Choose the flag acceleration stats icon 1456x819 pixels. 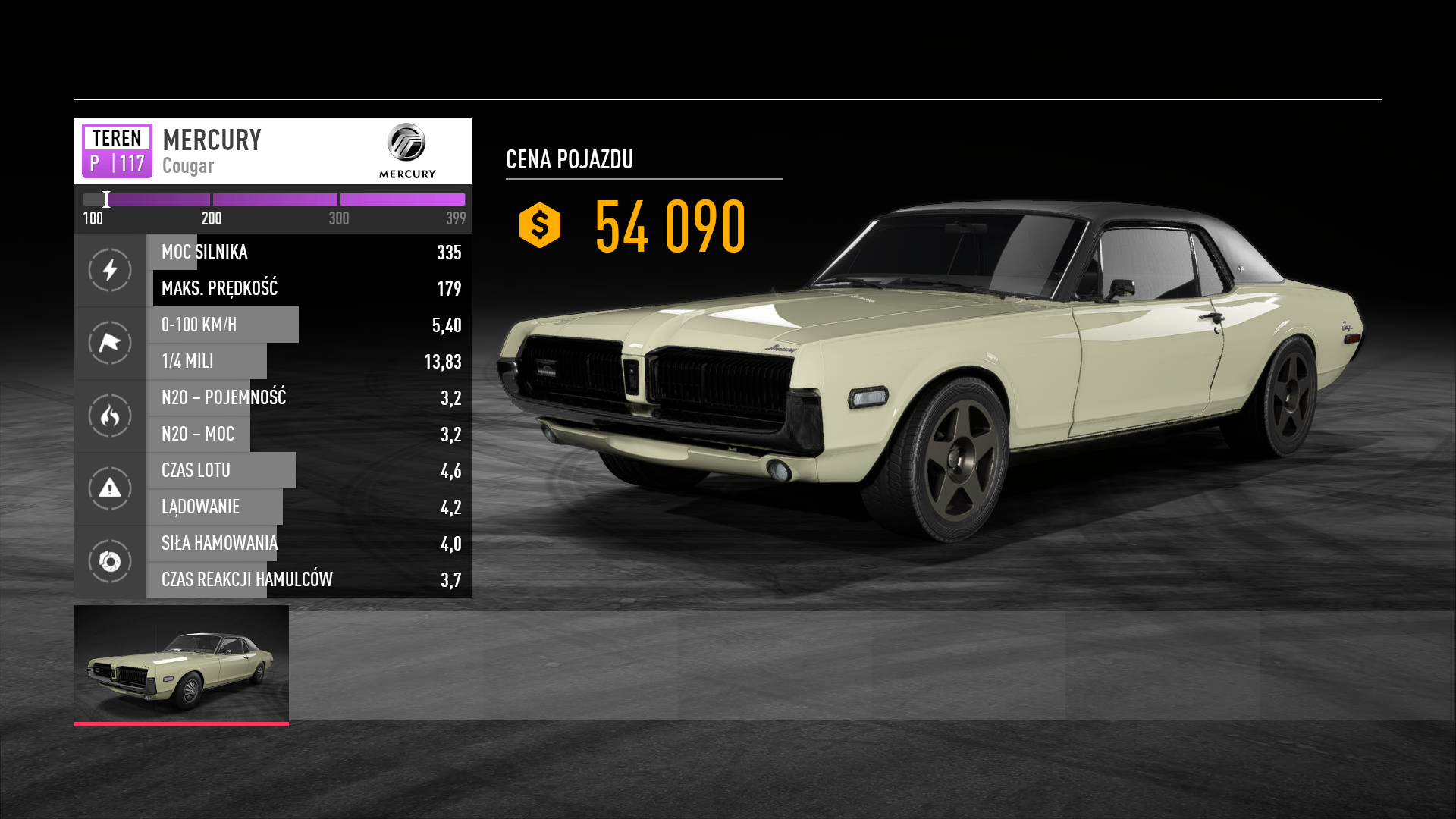click(x=110, y=343)
